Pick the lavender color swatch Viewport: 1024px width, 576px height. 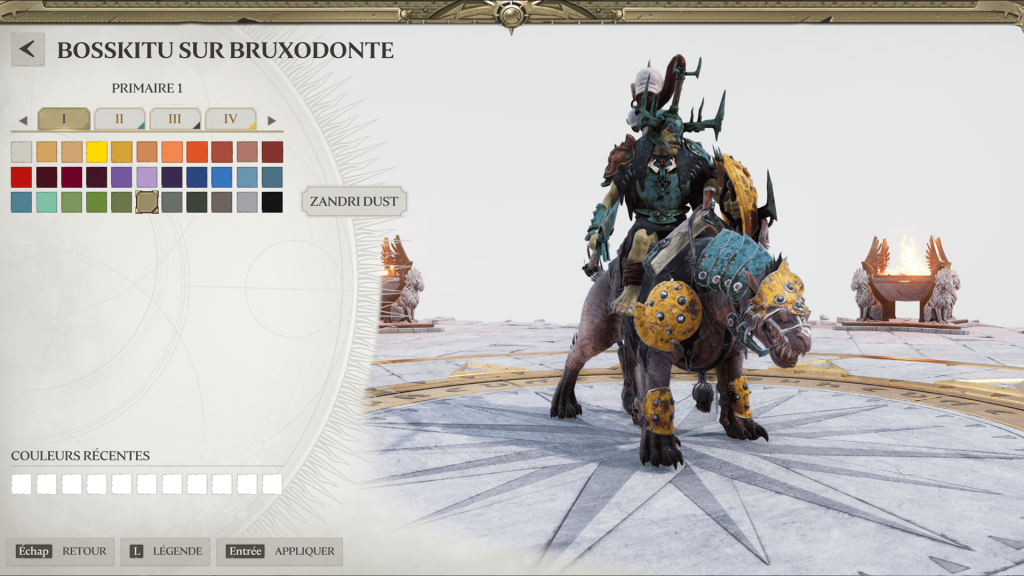pyautogui.click(x=147, y=177)
